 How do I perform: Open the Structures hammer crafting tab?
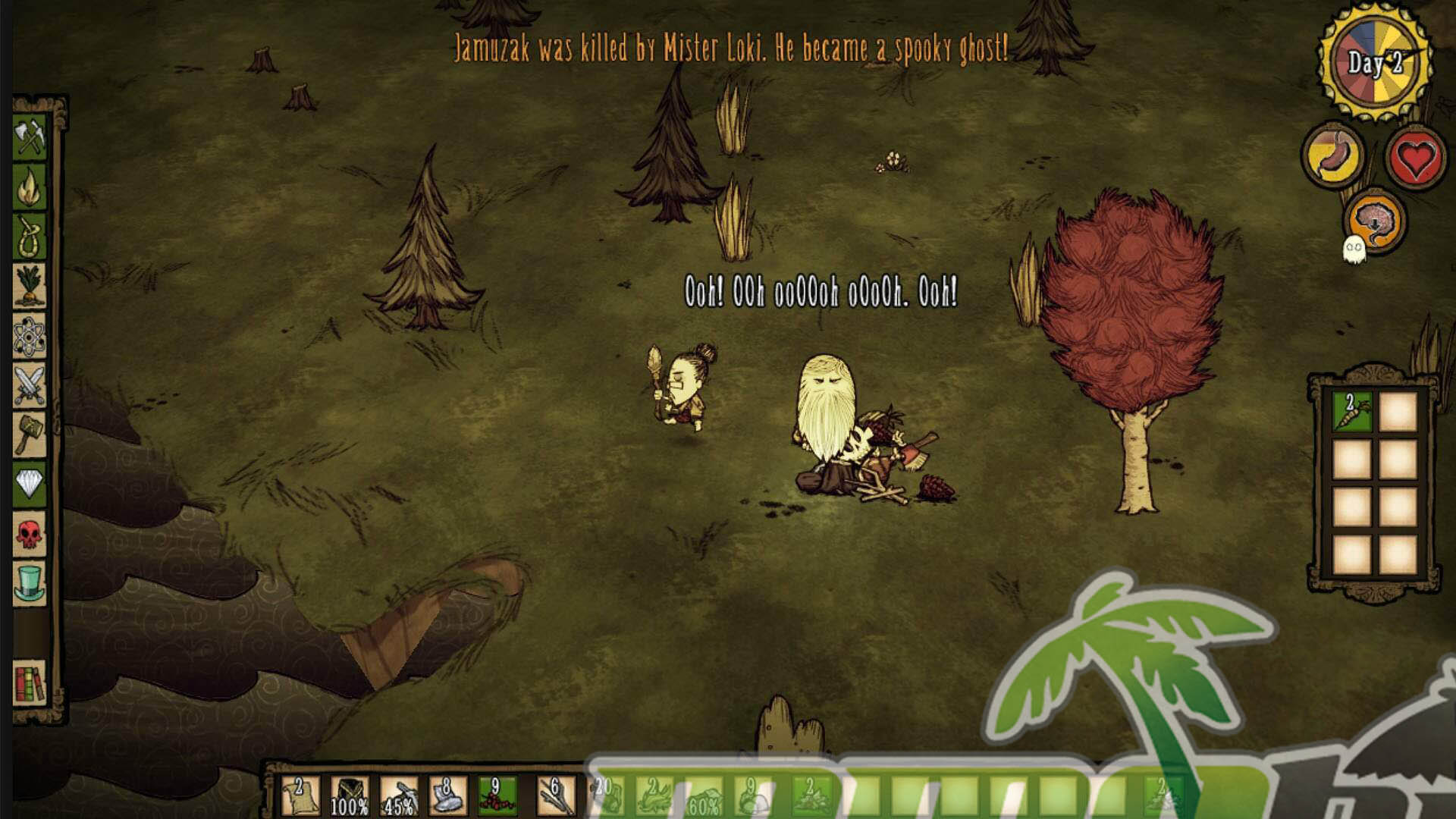pyautogui.click(x=30, y=435)
